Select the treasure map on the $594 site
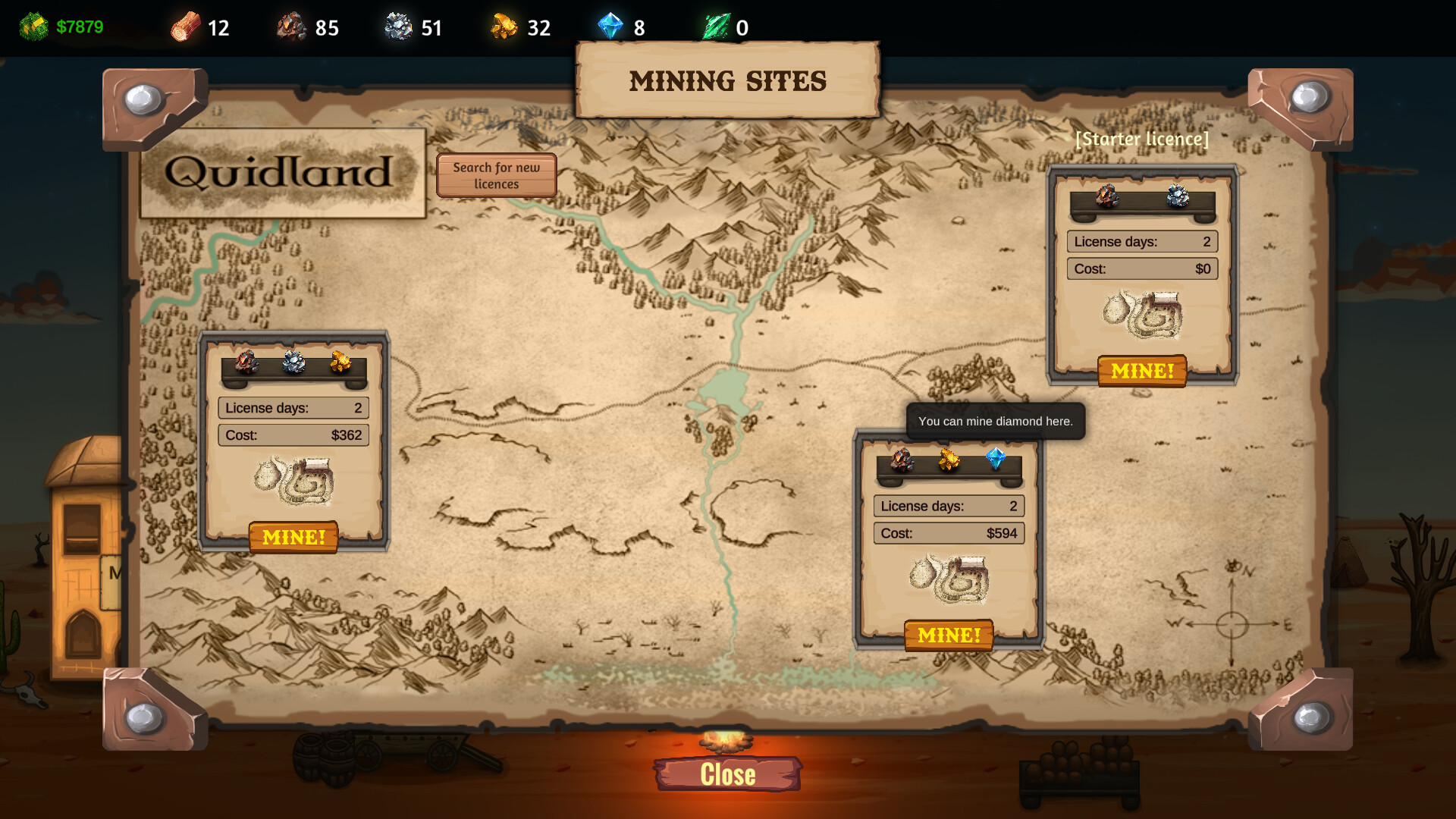 point(949,579)
